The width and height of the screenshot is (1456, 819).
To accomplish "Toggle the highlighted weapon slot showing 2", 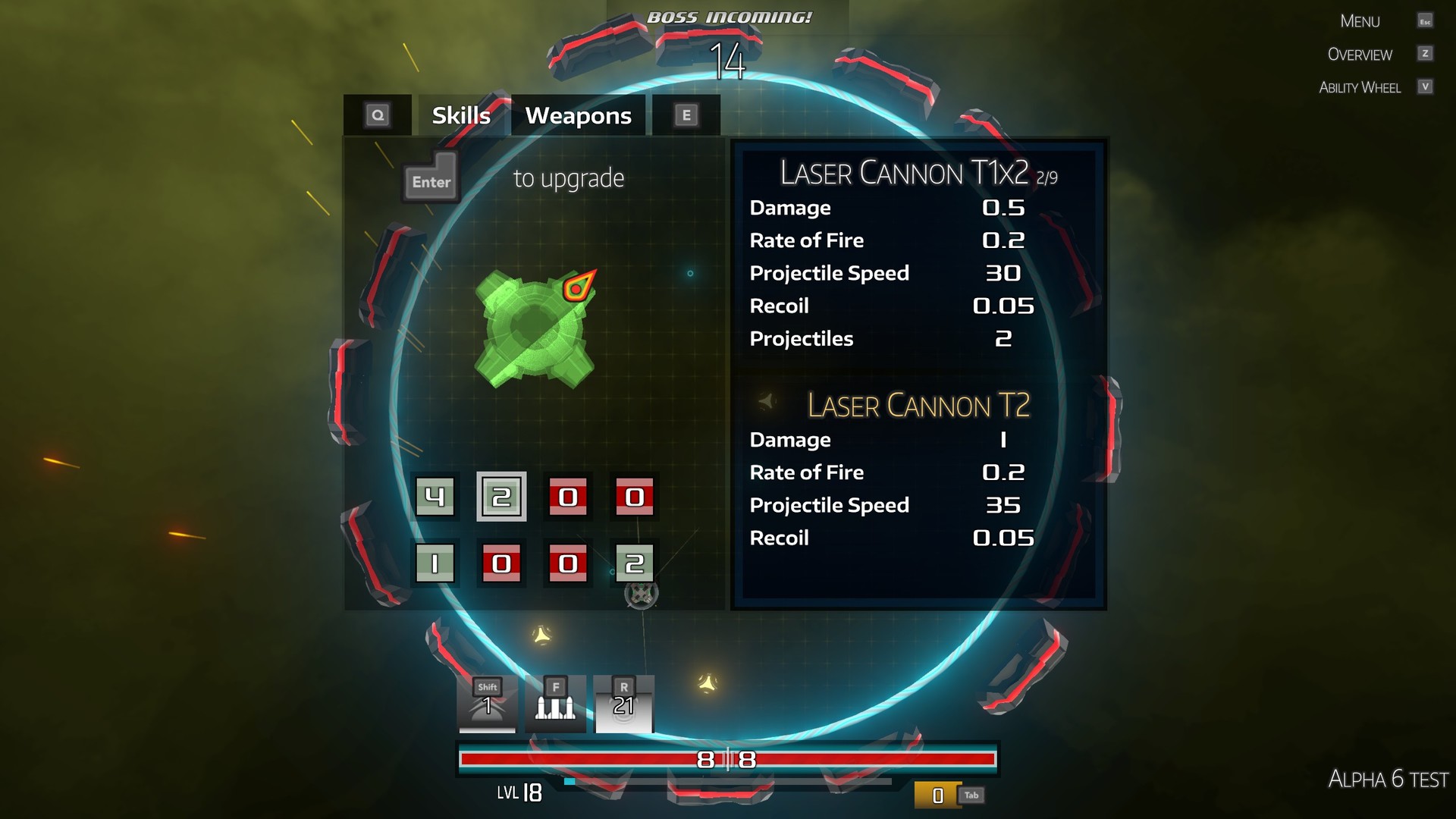I will 500,497.
